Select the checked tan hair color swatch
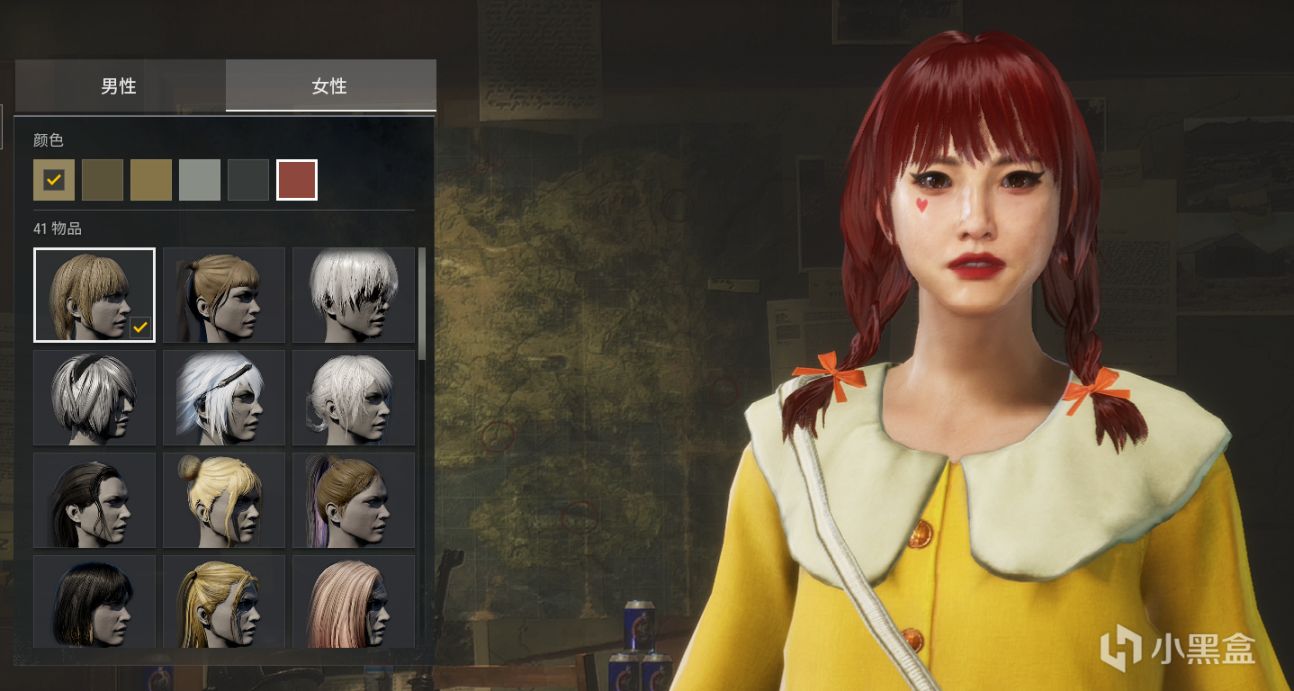1294x691 pixels. (54, 180)
